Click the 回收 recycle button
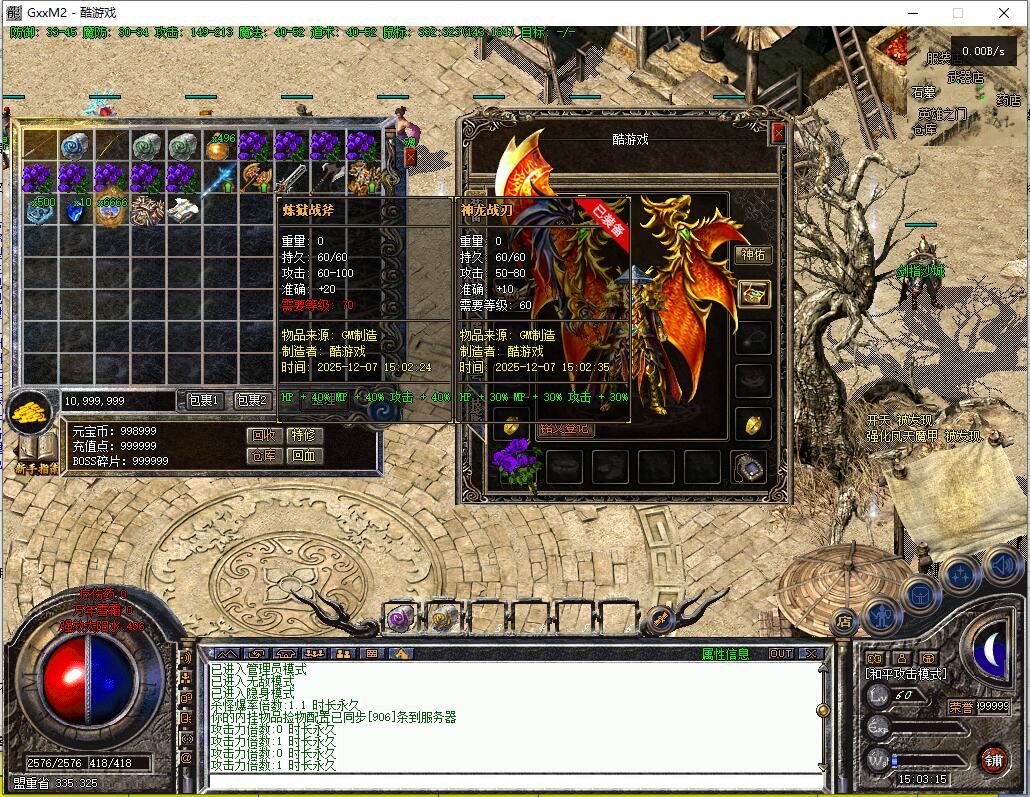The image size is (1030, 797). coord(263,436)
